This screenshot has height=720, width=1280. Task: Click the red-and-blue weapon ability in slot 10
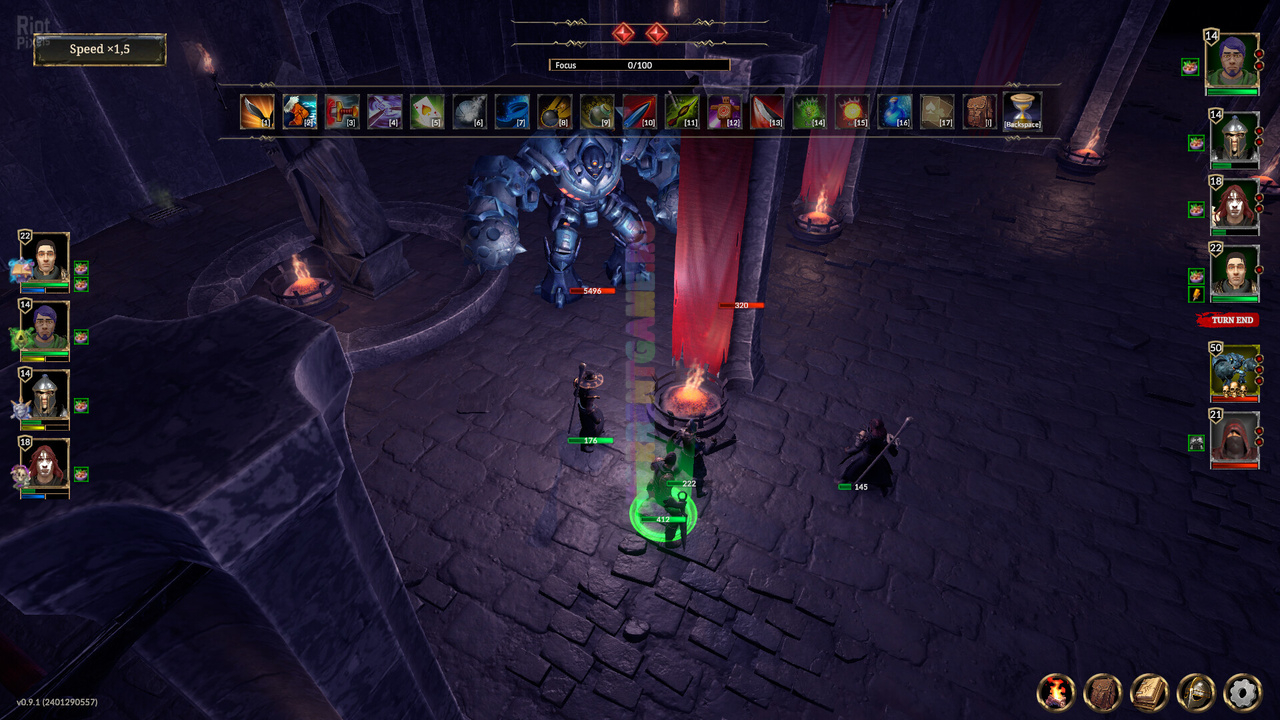click(x=640, y=111)
